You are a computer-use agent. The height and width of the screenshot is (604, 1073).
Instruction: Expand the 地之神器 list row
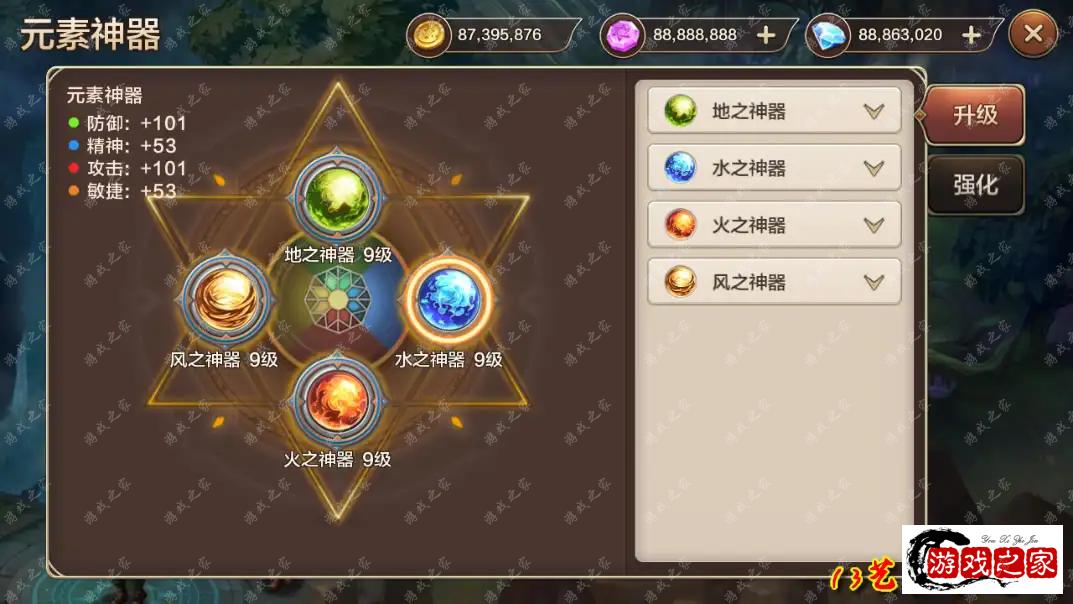pyautogui.click(x=874, y=111)
